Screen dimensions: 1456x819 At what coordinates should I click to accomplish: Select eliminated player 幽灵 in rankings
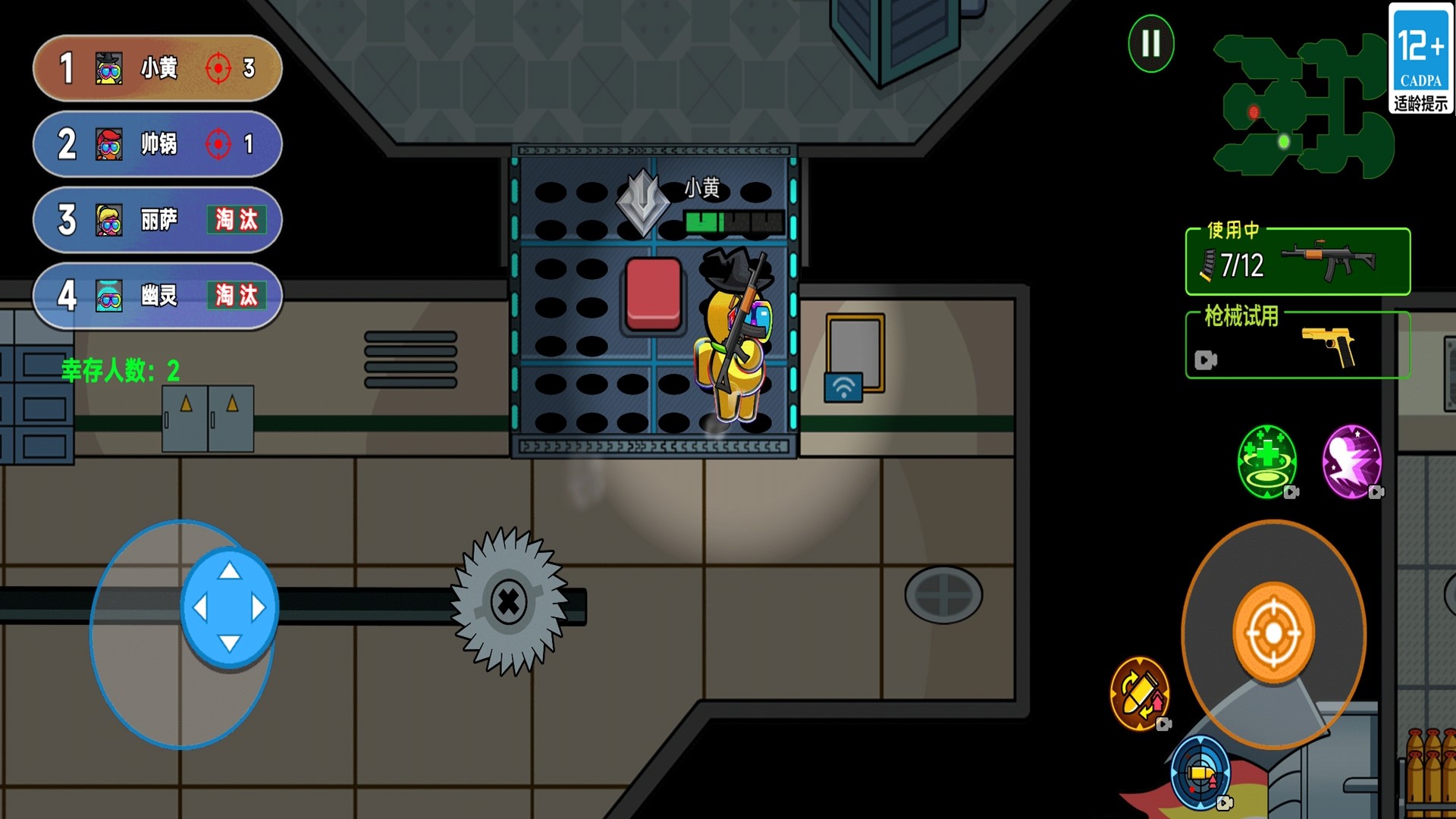[158, 296]
